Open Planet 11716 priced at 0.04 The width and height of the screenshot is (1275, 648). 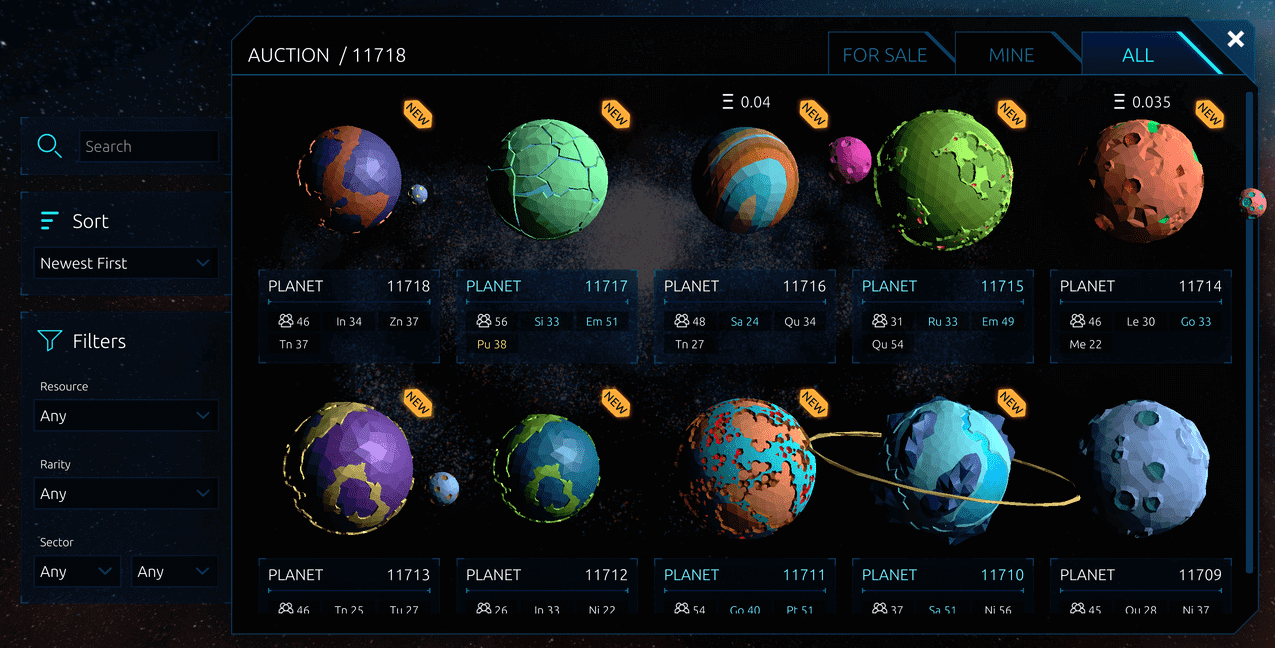click(745, 180)
